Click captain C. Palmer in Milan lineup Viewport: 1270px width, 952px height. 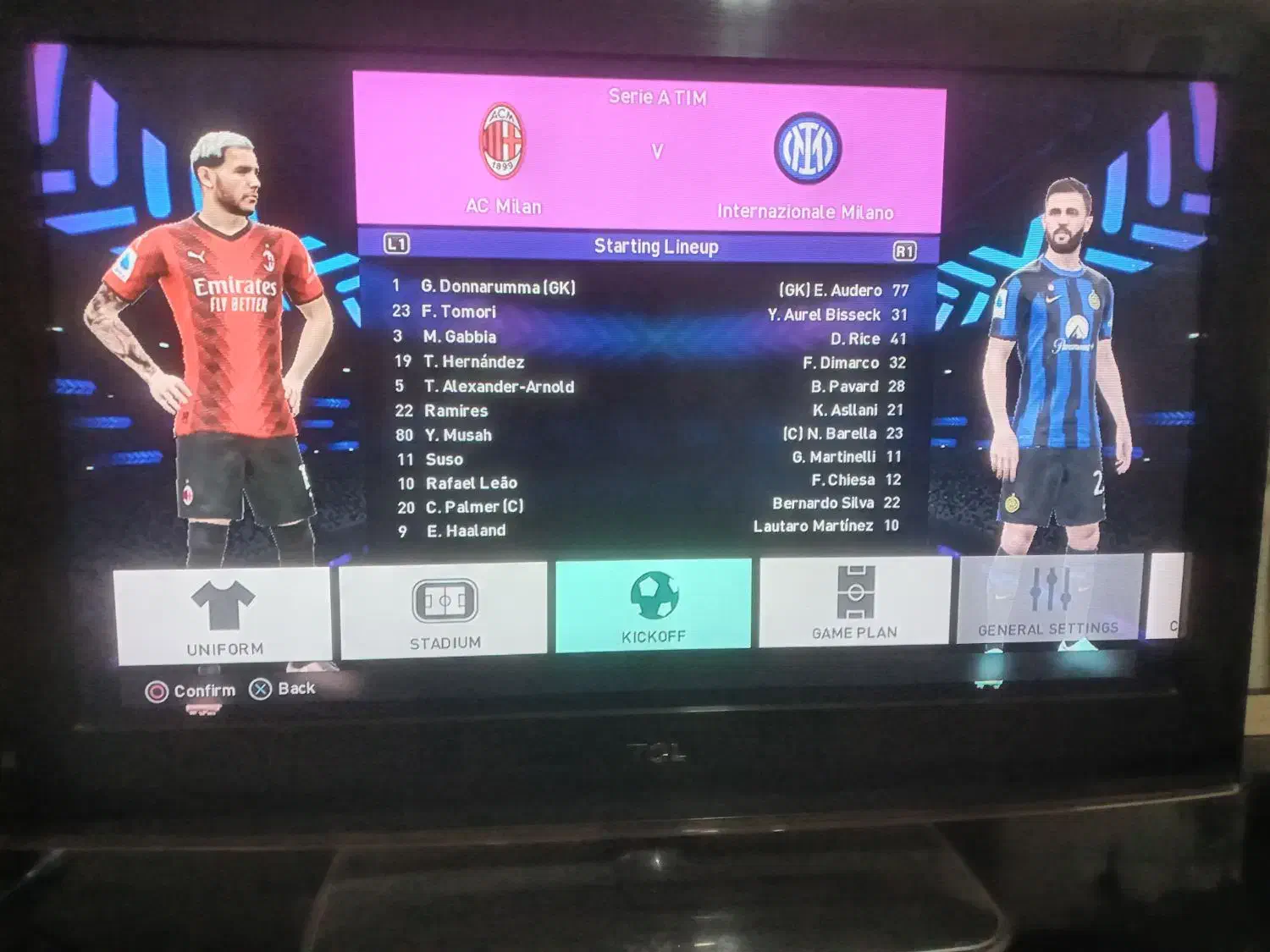click(475, 507)
